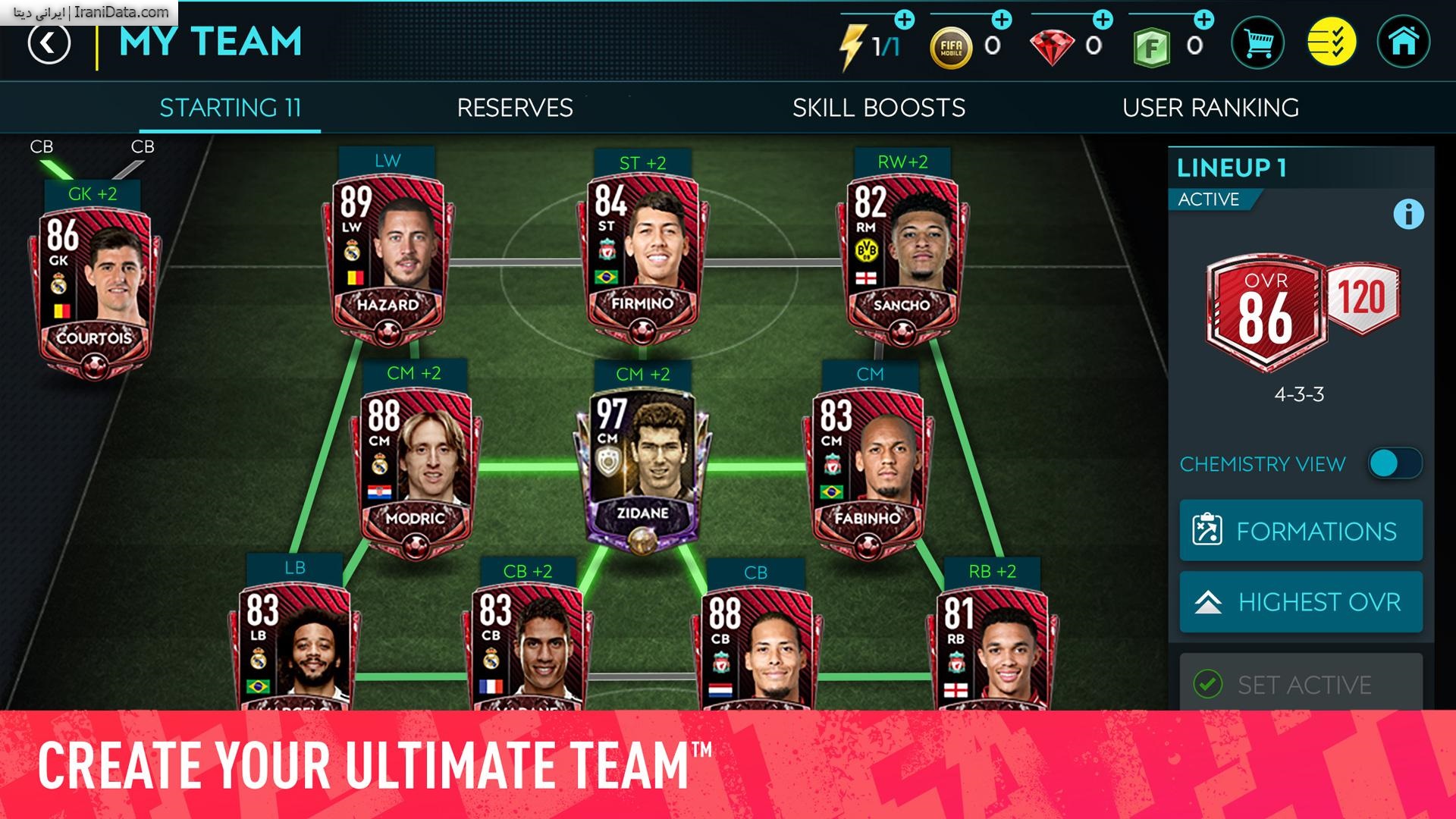The height and width of the screenshot is (819, 1456).
Task: Open the Skill Boosts tab
Action: (879, 108)
